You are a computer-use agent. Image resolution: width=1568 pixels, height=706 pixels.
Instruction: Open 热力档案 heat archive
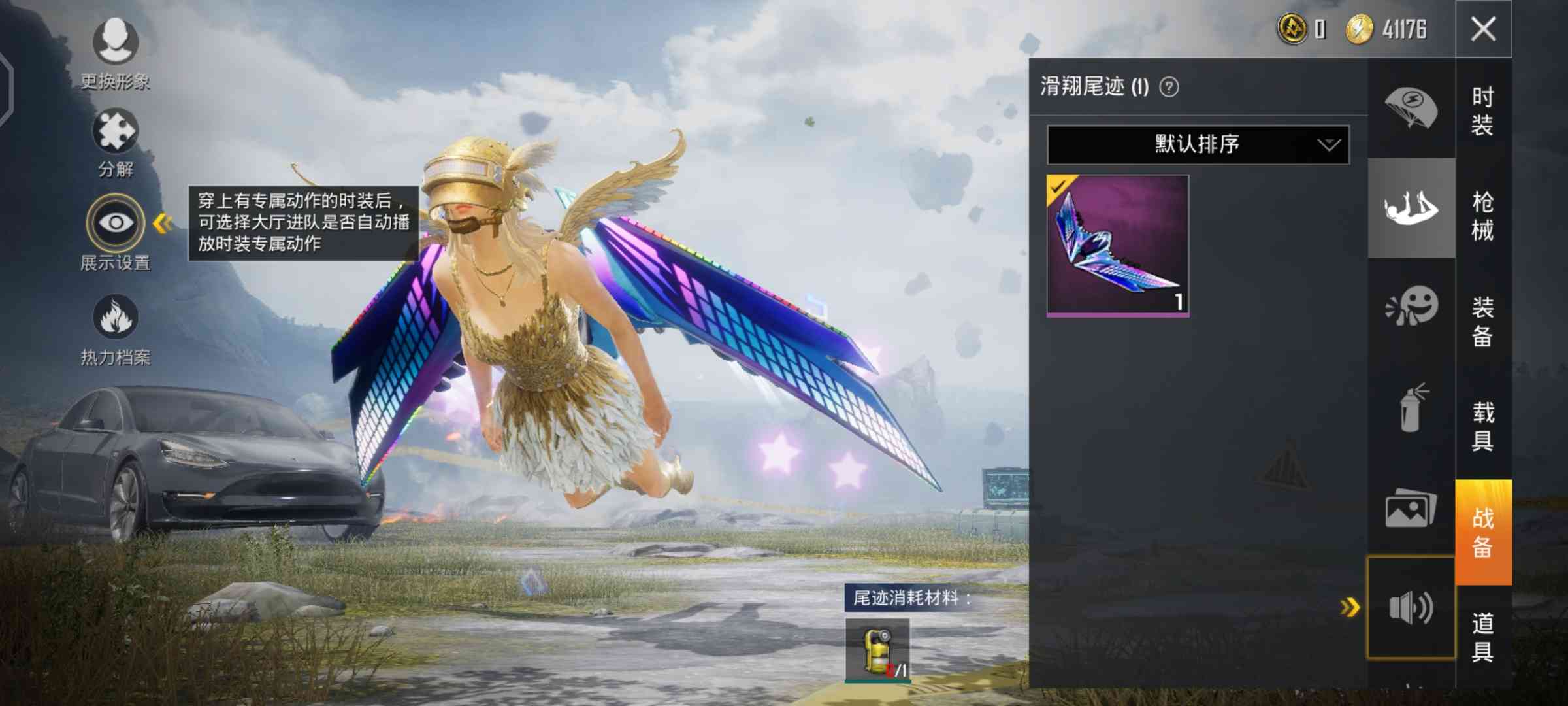pyautogui.click(x=116, y=328)
